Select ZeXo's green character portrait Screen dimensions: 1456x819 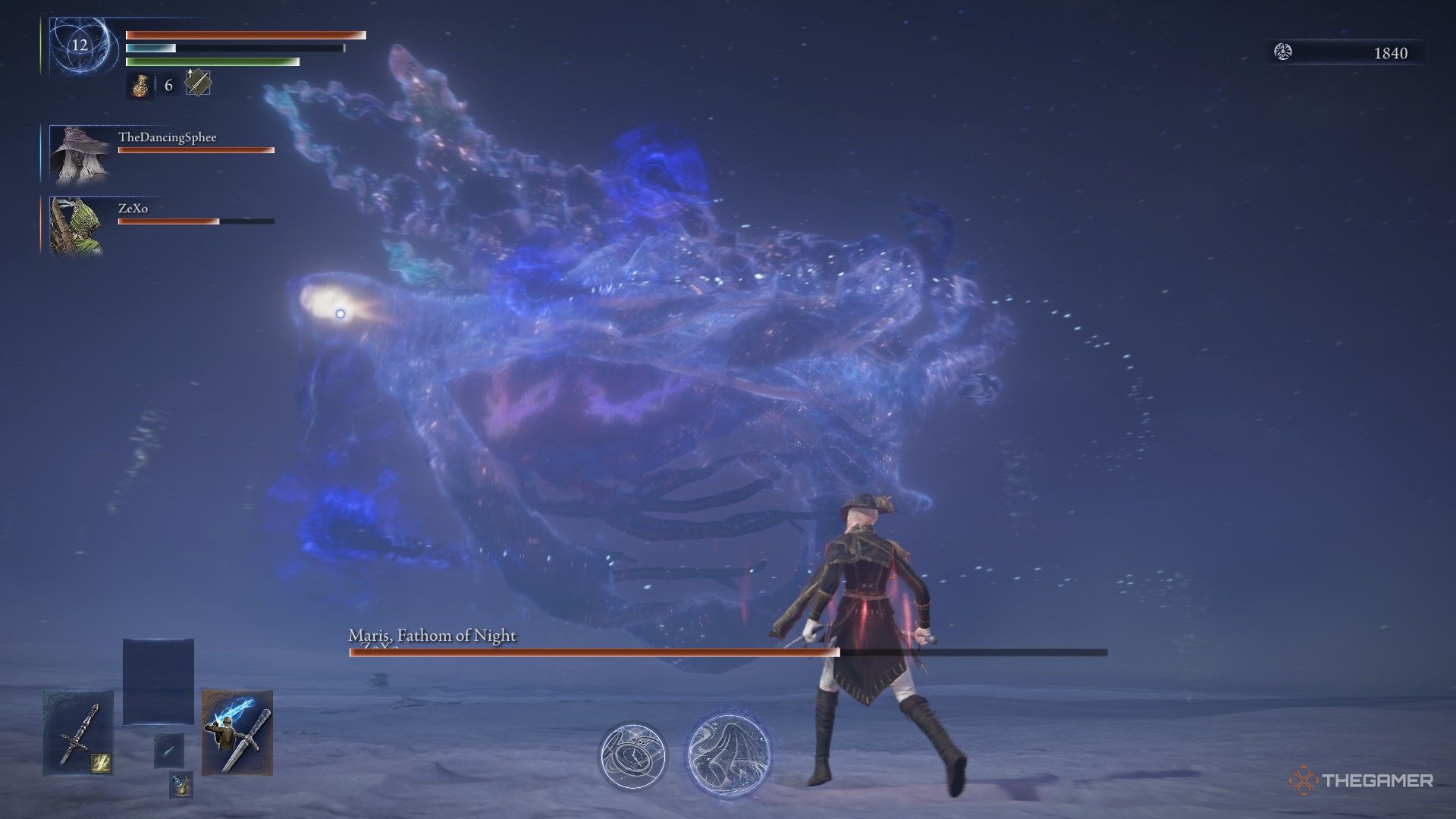76,225
